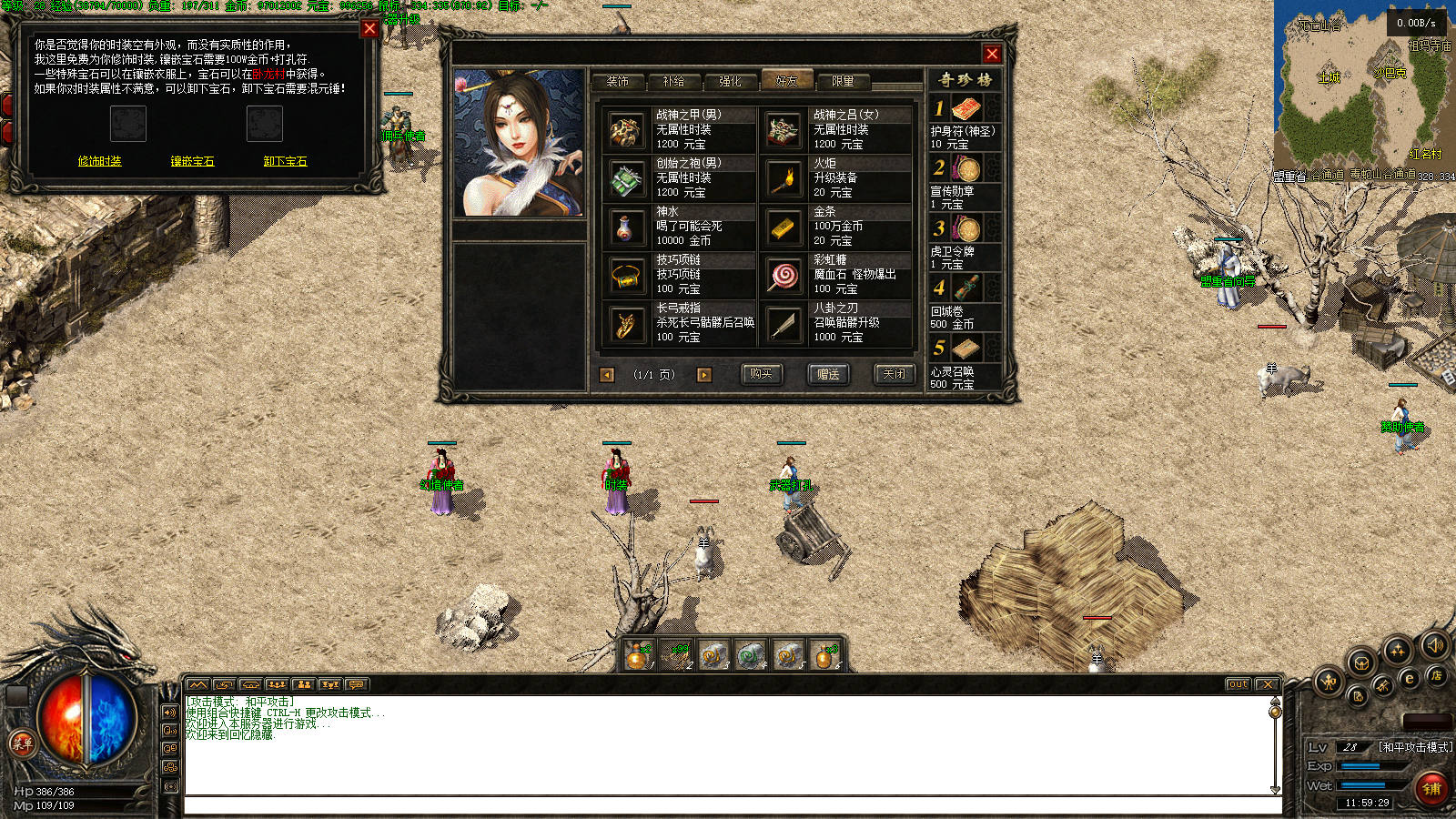Select the 镶嵌宝石 dialogue option
The height and width of the screenshot is (819, 1456).
tap(192, 161)
